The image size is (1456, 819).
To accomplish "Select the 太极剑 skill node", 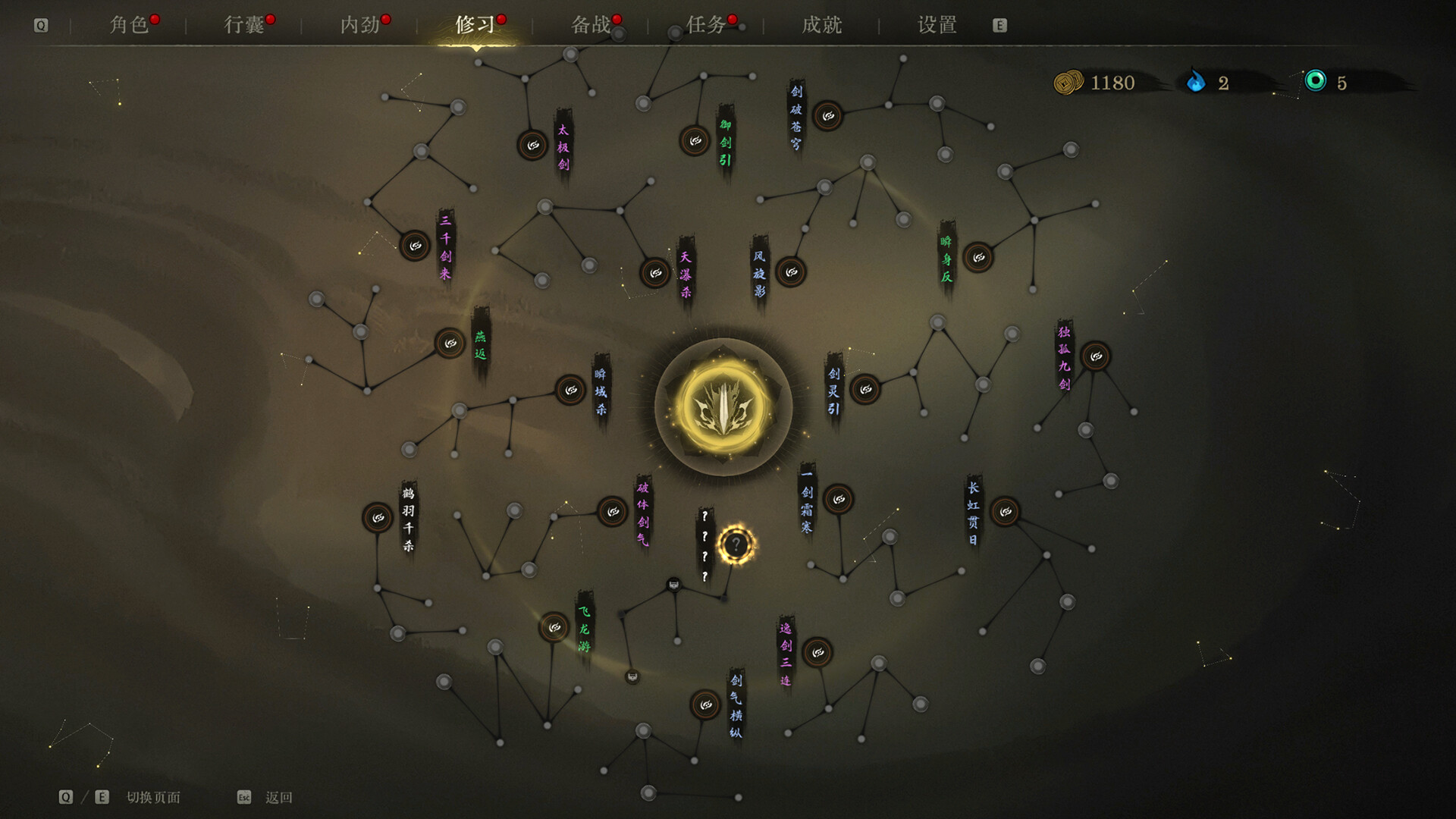I will (x=533, y=145).
